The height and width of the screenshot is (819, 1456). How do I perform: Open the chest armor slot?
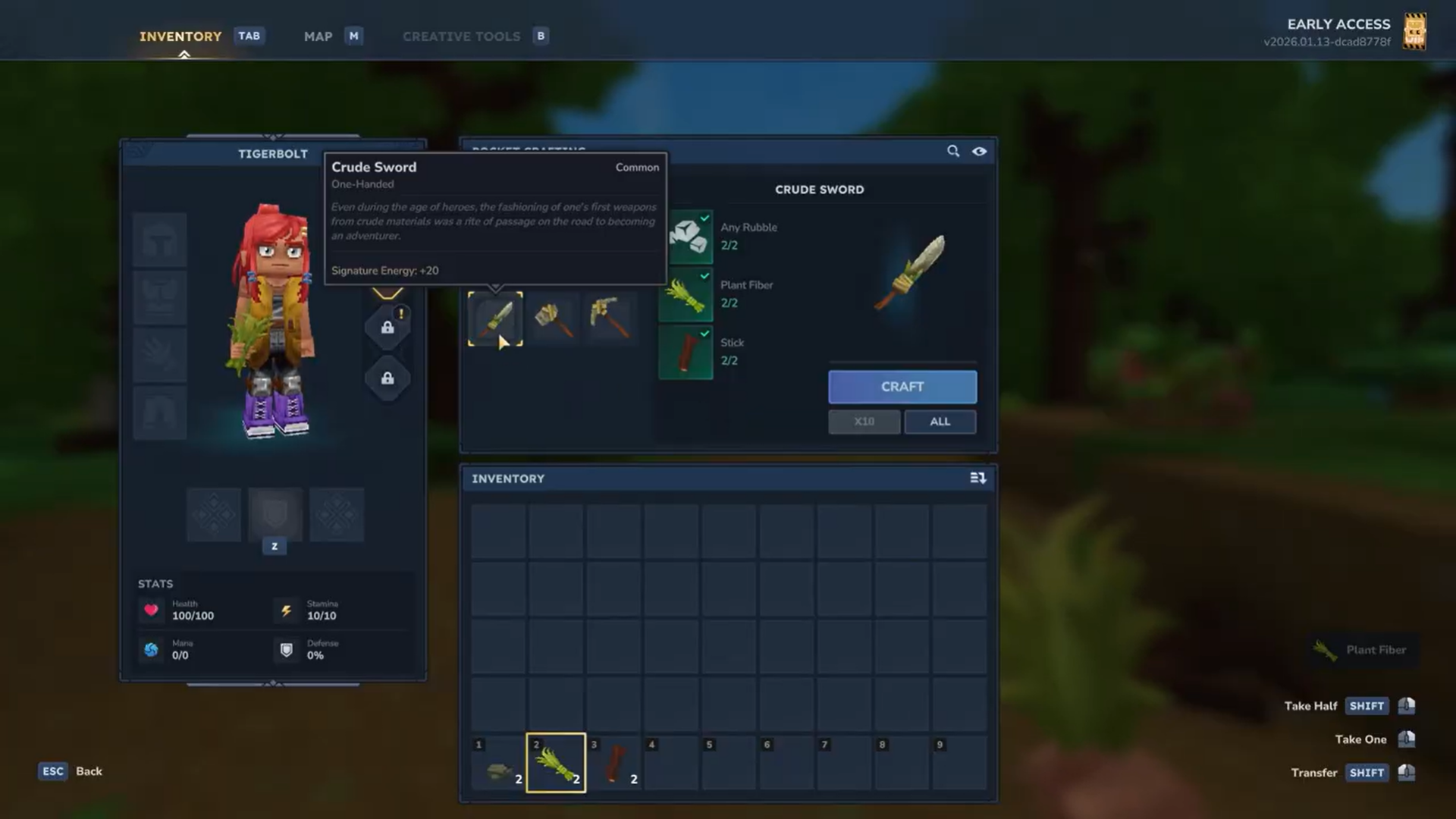click(x=159, y=297)
